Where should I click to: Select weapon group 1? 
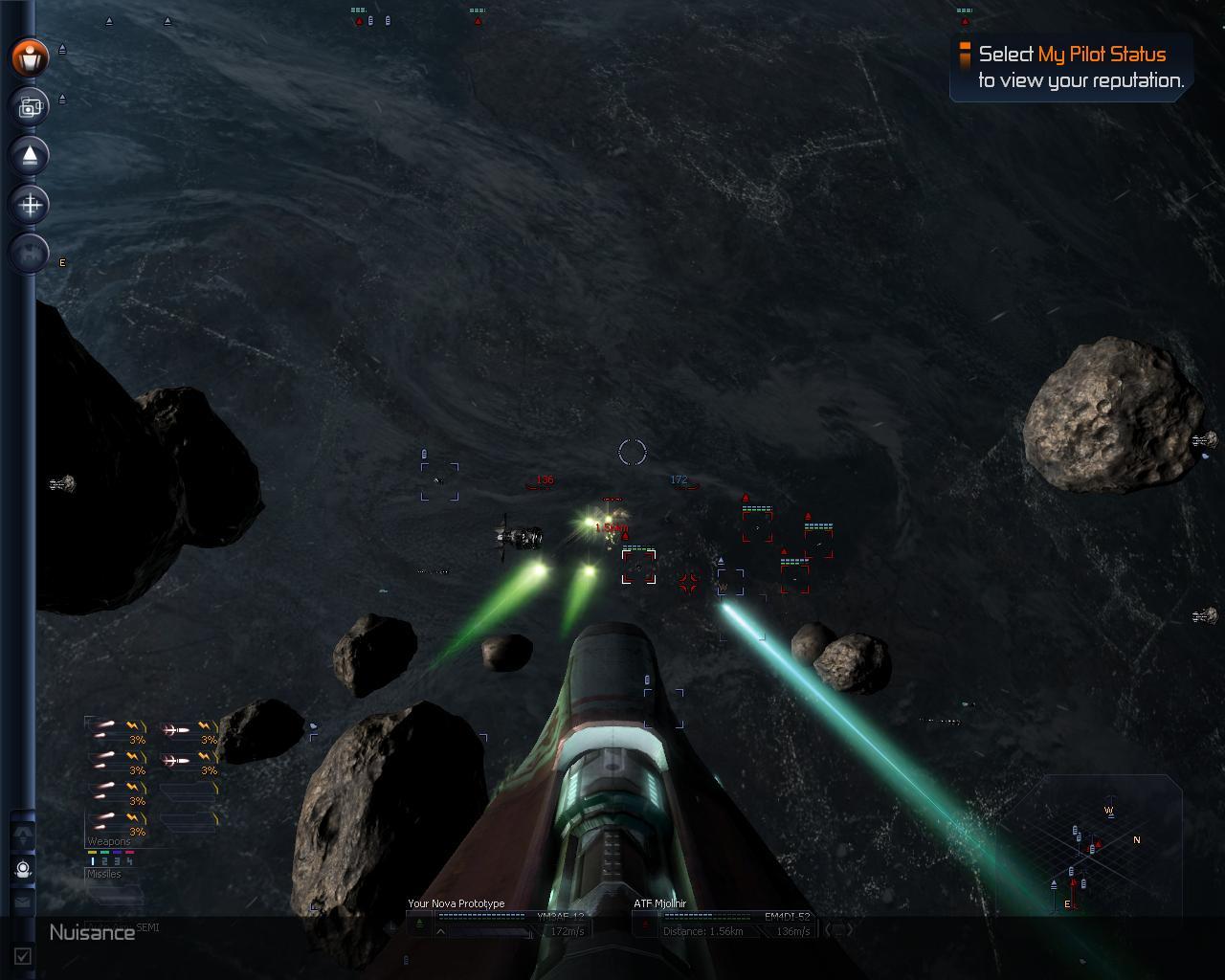coord(94,861)
